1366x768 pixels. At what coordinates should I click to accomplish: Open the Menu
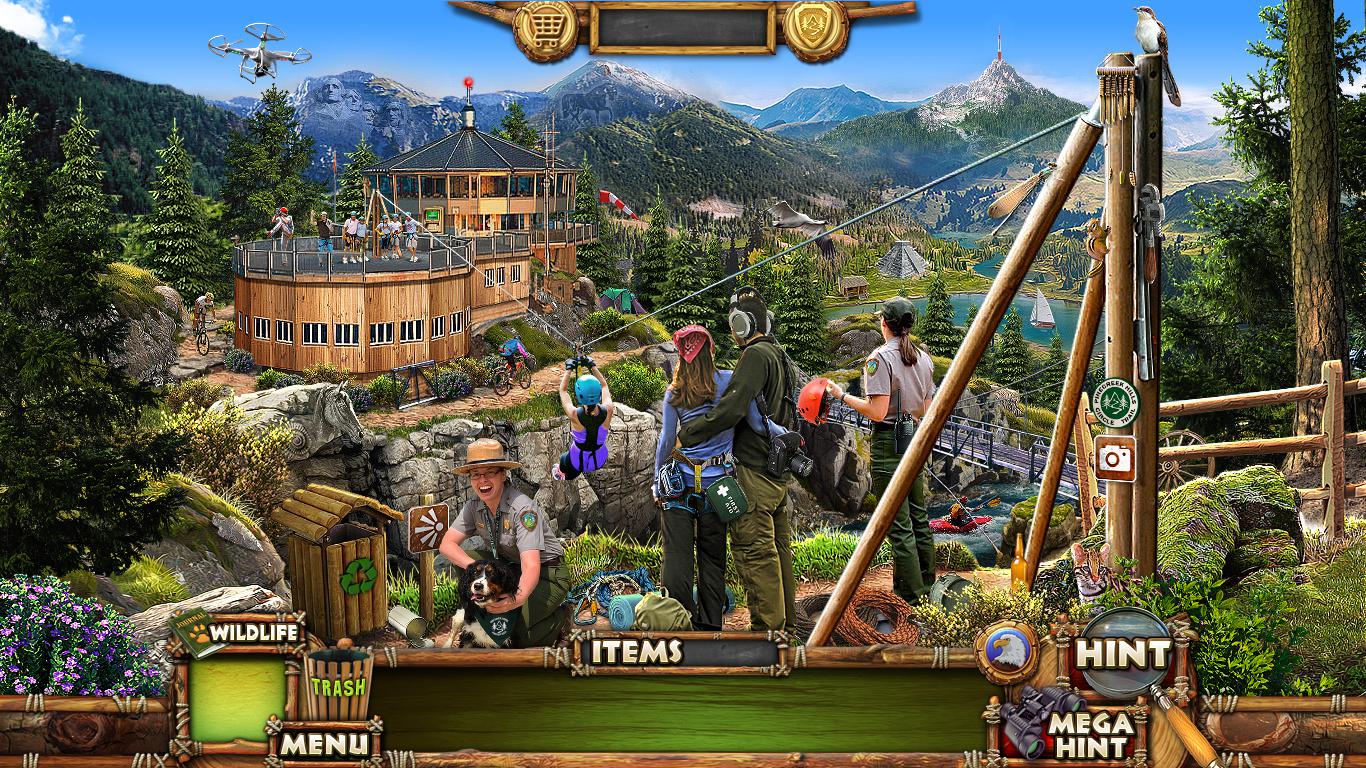(x=323, y=743)
